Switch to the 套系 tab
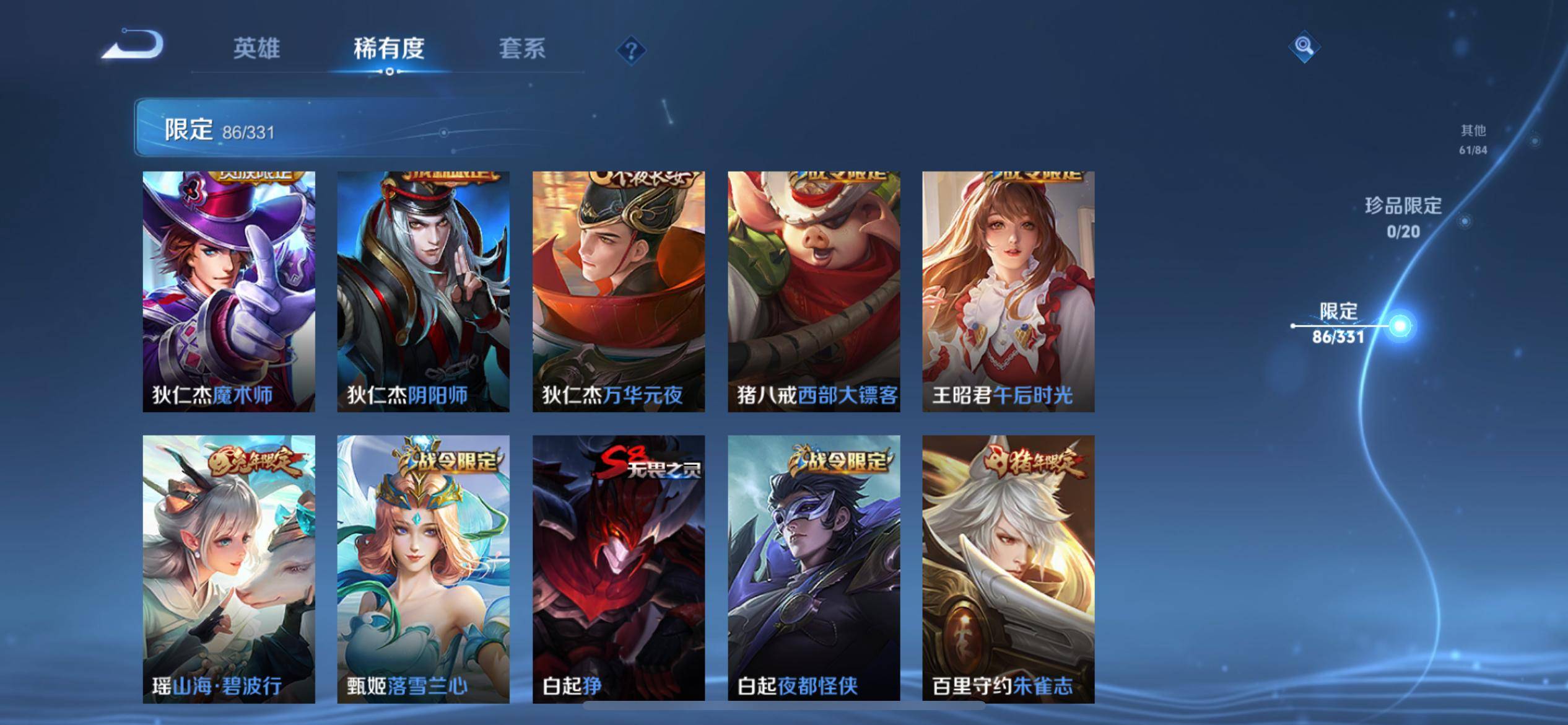Viewport: 1568px width, 725px height. click(x=523, y=50)
